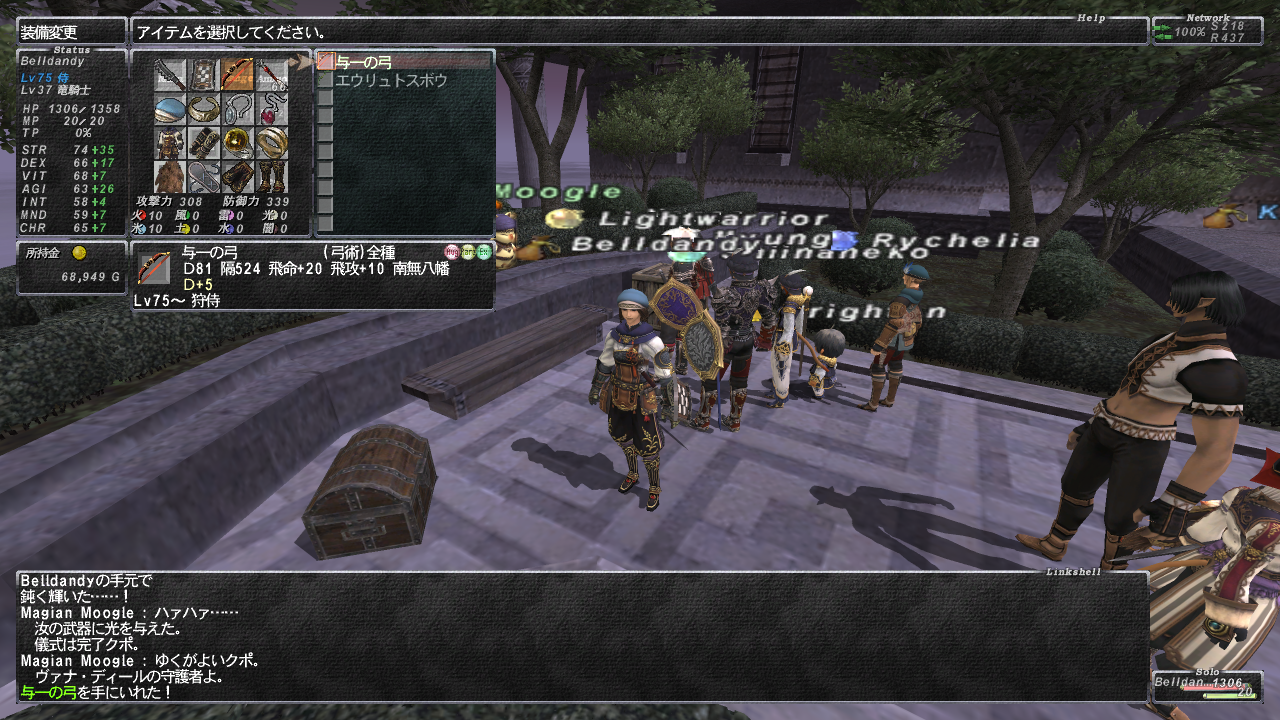Select the body armor slot

coord(170,144)
